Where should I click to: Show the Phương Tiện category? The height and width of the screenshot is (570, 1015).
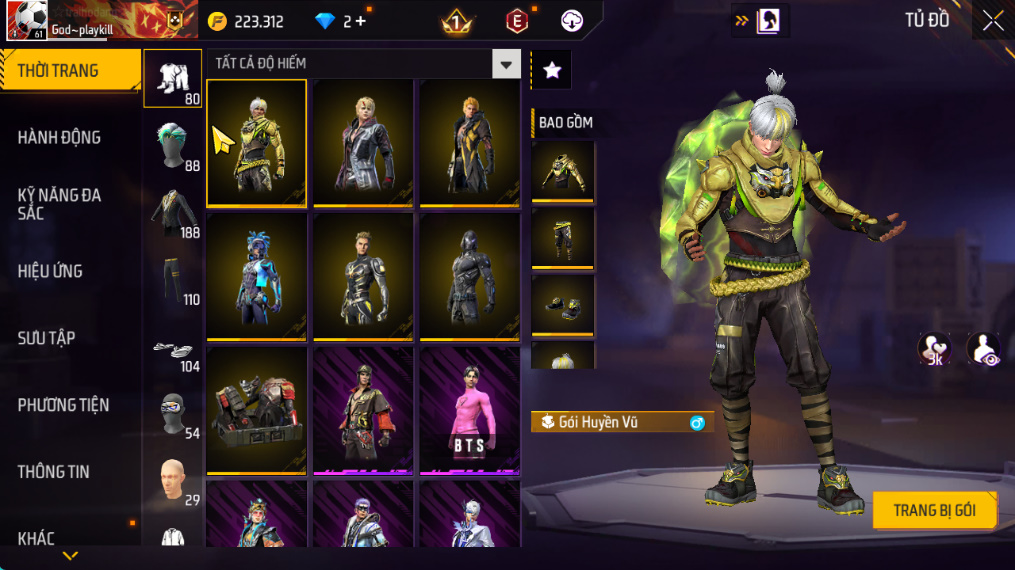(63, 405)
